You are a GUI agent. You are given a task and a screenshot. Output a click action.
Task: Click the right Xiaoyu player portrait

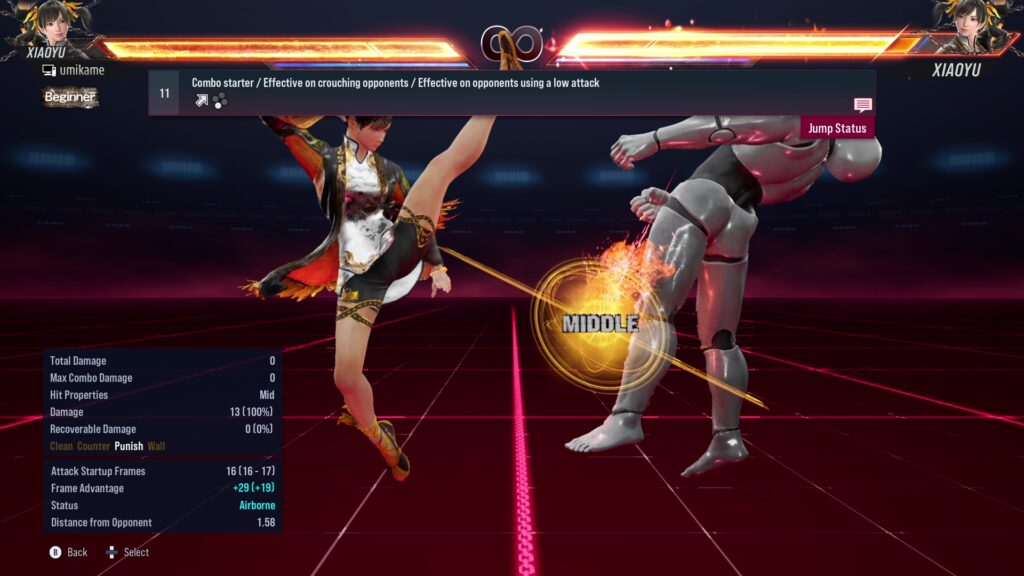coord(972,25)
